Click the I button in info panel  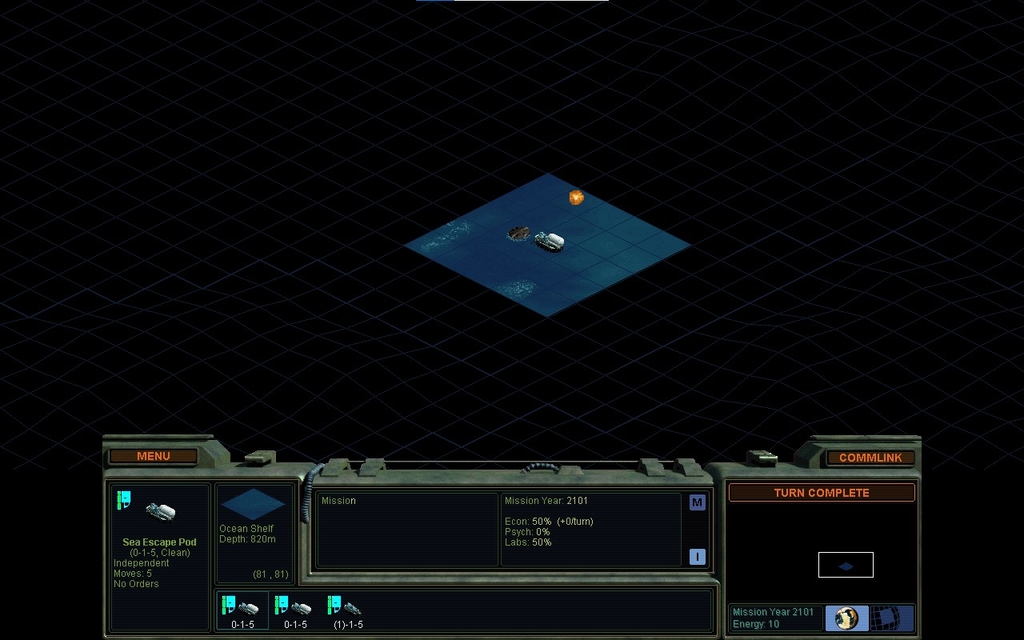tap(697, 557)
